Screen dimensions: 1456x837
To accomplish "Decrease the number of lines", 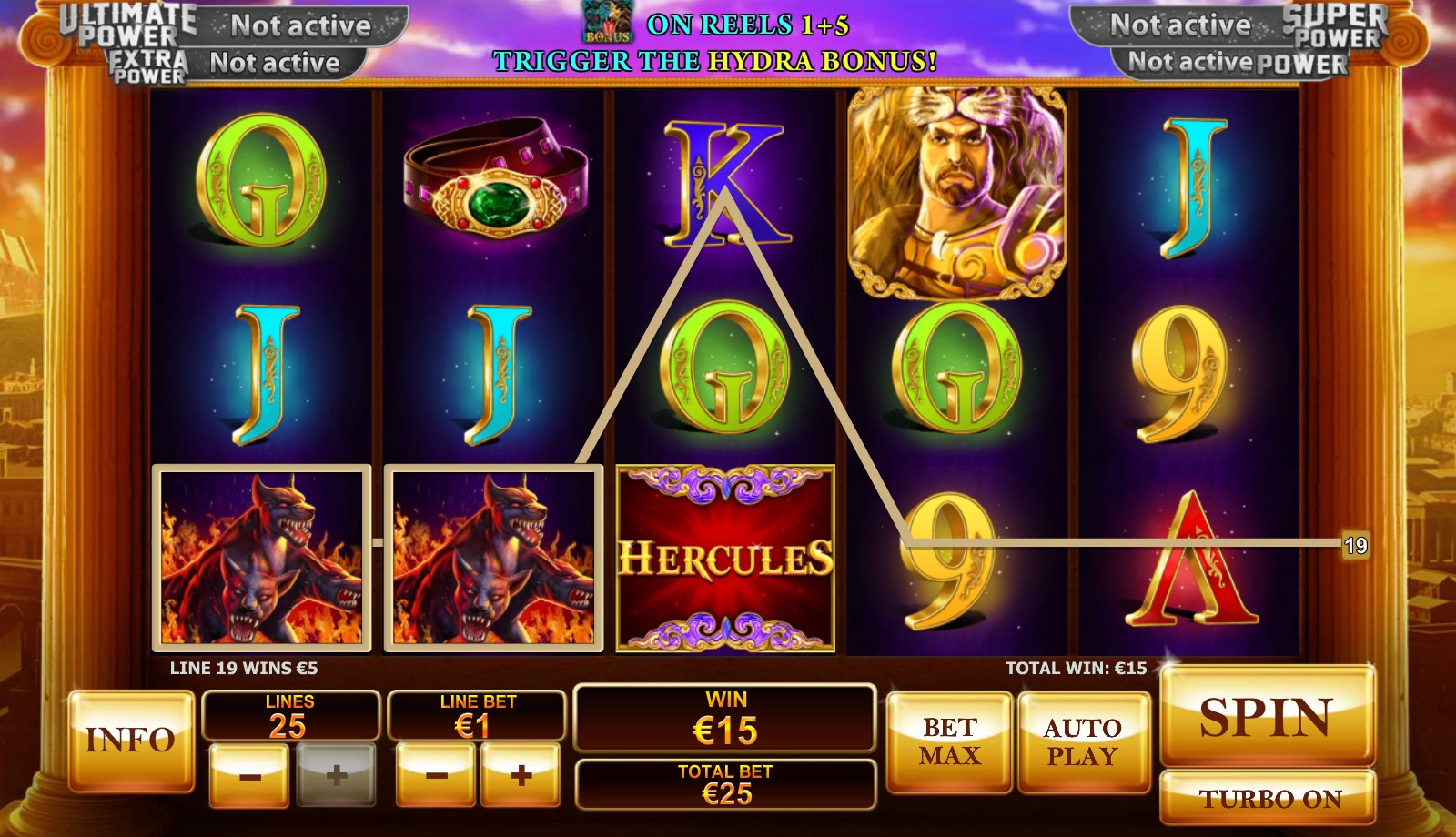I will [x=249, y=775].
